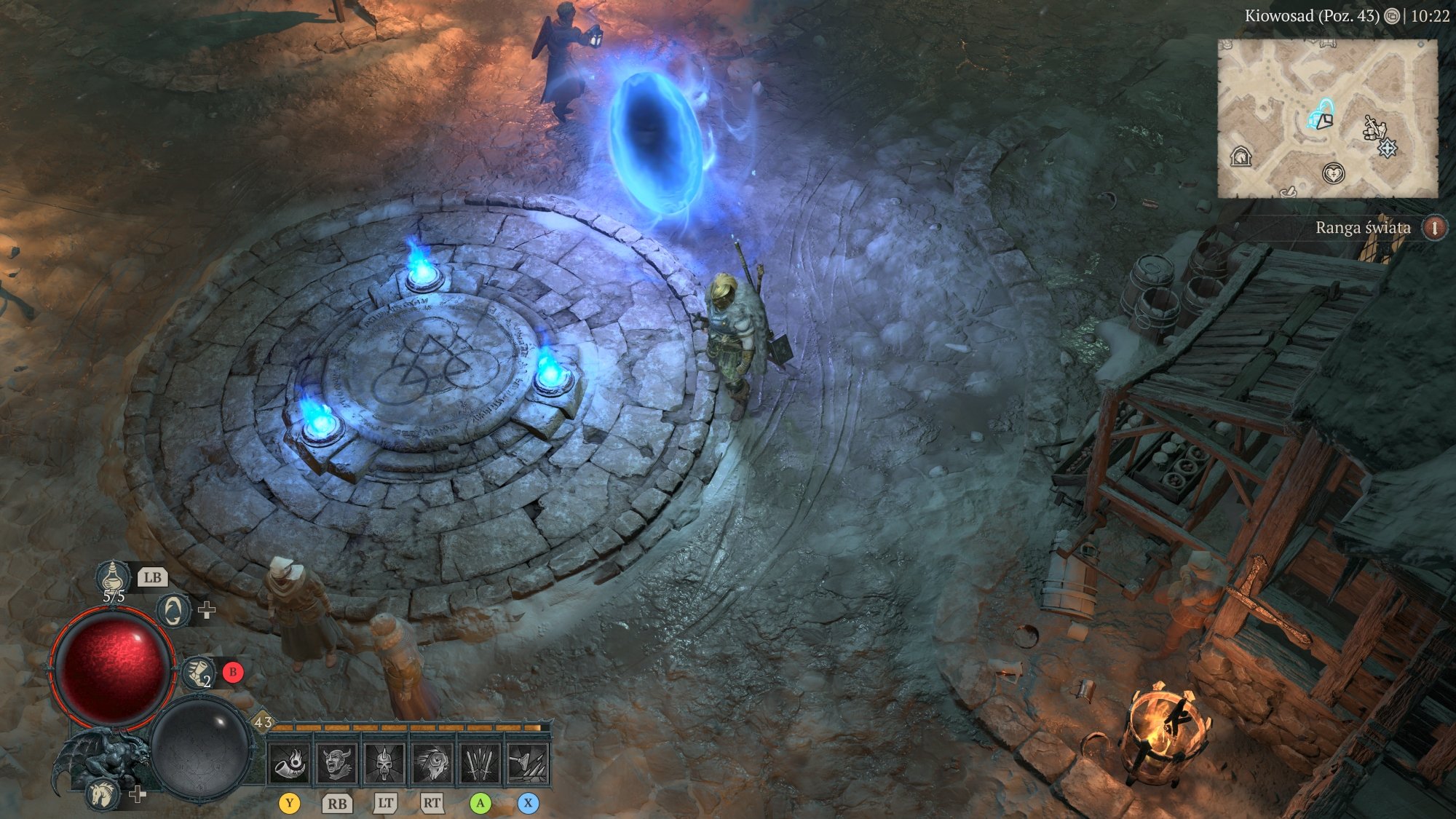Screen dimensions: 1456x819
Task: Click the zone name Kiowosad (Poz. 43)
Action: tap(1310, 17)
